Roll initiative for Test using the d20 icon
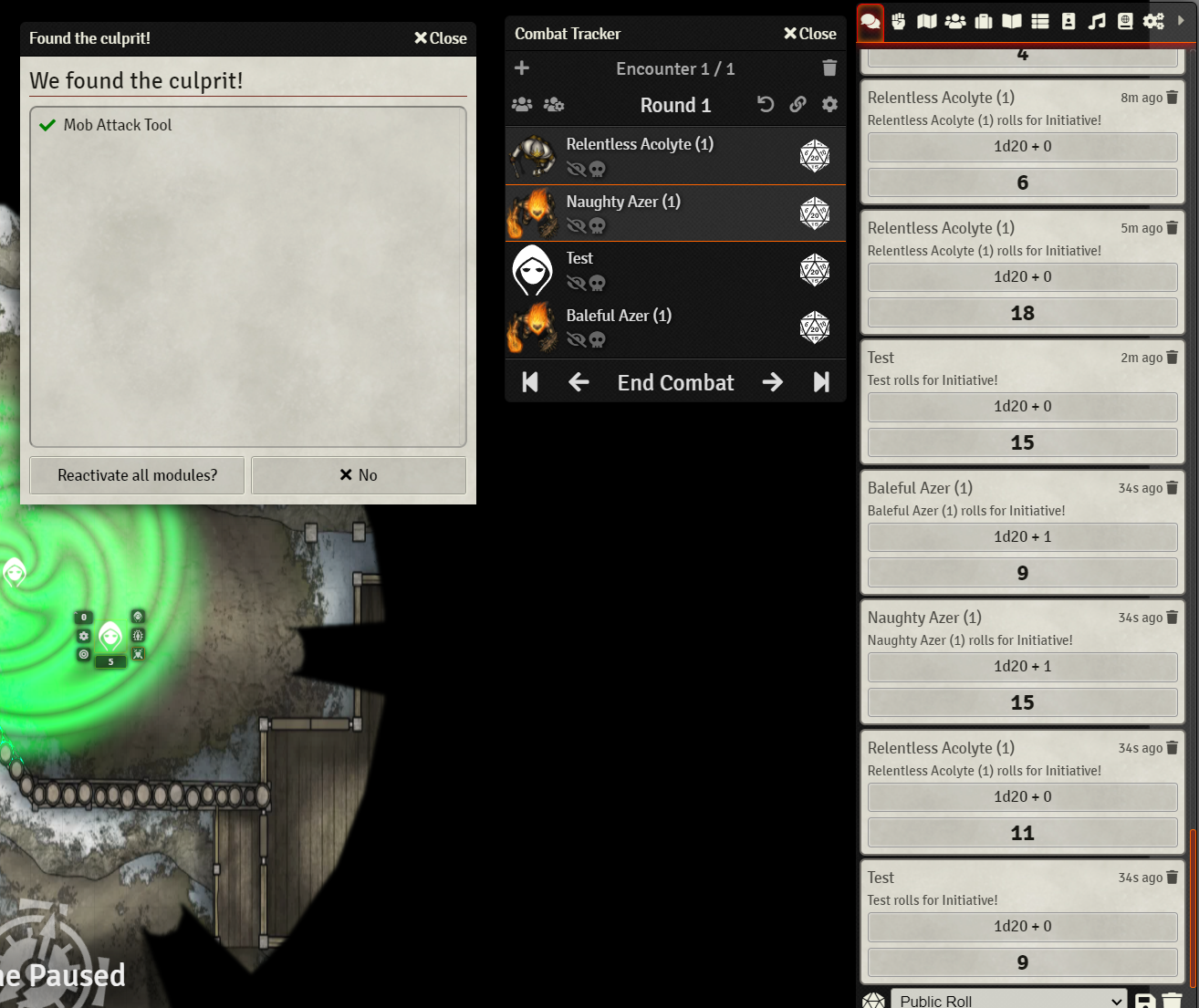This screenshot has height=1008, width=1199. (x=815, y=269)
